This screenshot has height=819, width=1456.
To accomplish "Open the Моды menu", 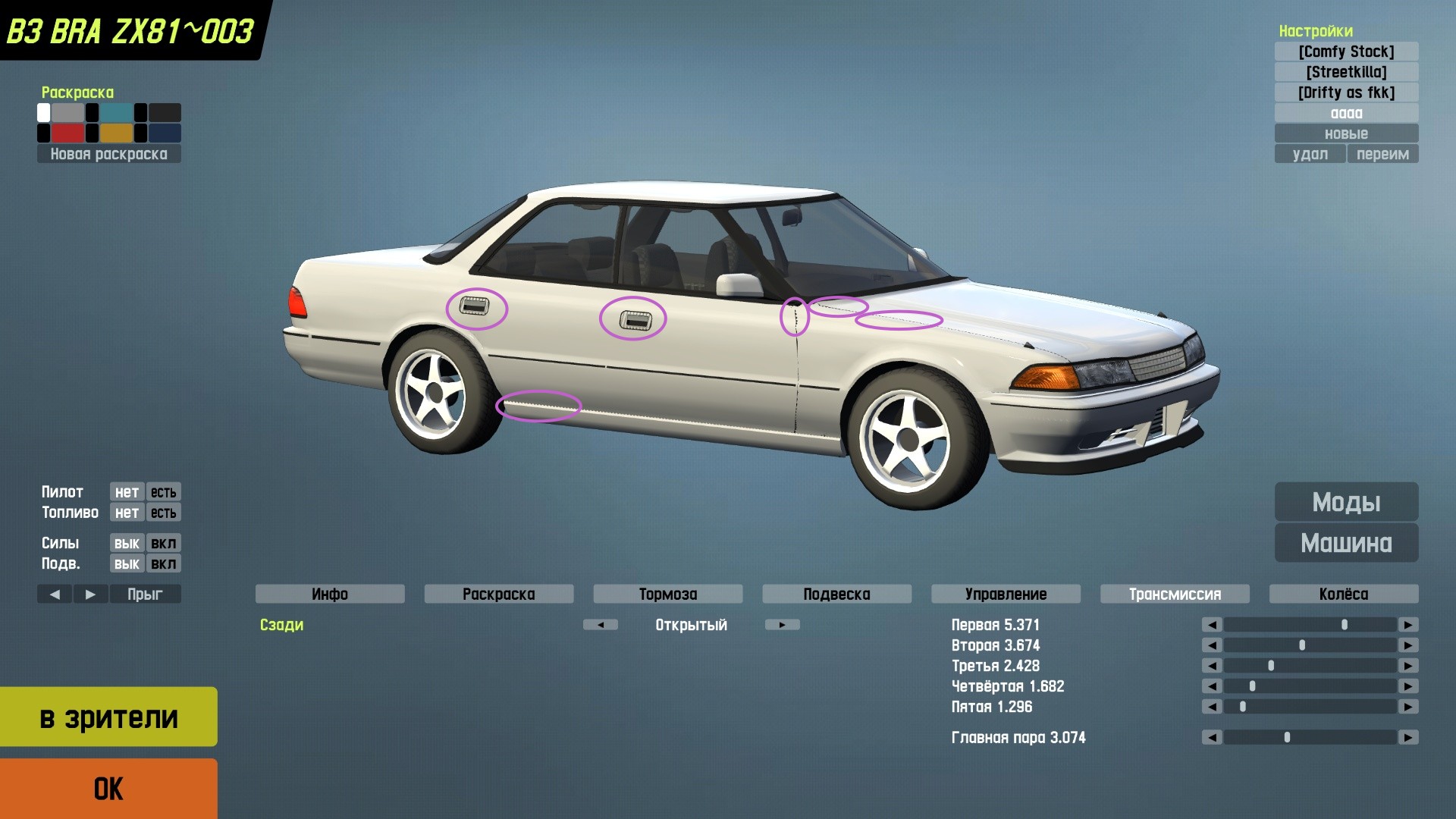I will pyautogui.click(x=1346, y=502).
